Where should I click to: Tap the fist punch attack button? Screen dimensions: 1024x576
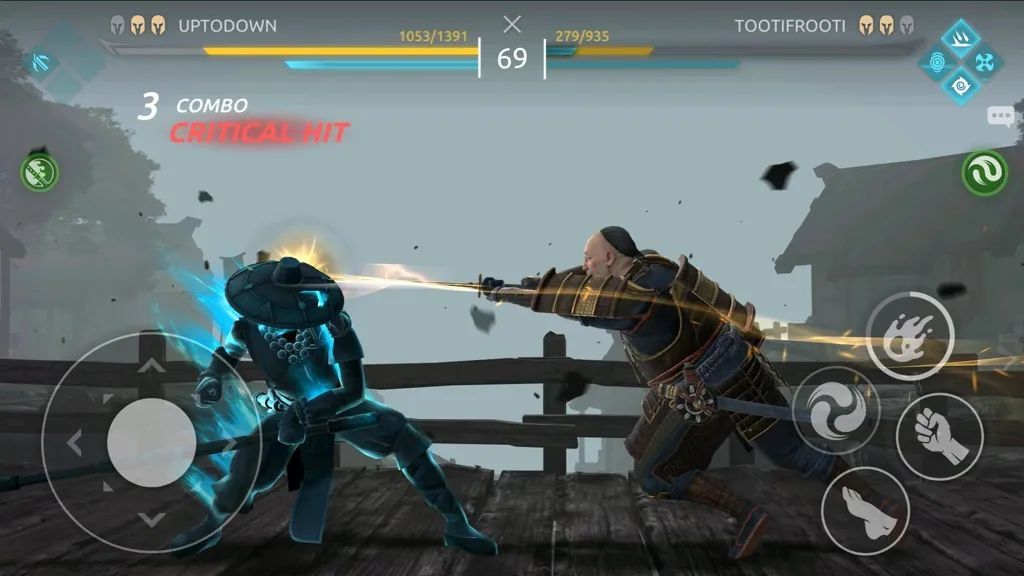pyautogui.click(x=939, y=436)
